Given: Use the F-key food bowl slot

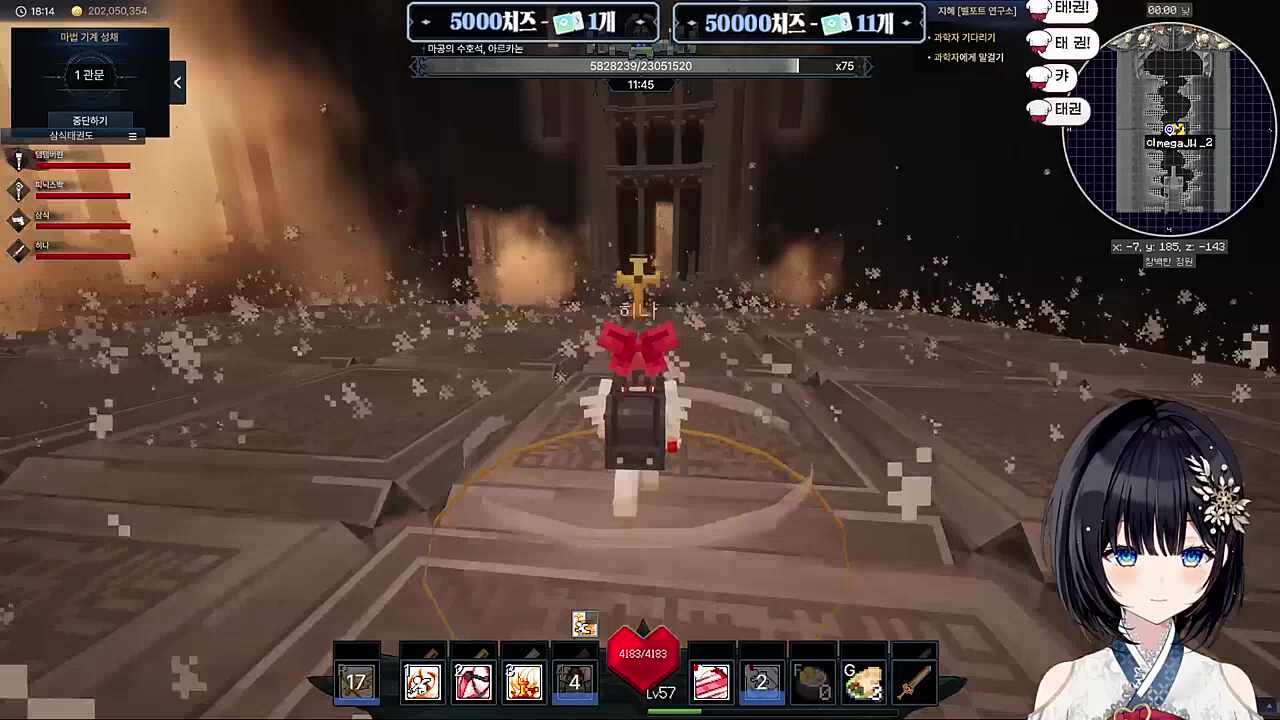Looking at the screenshot, I should [x=812, y=682].
